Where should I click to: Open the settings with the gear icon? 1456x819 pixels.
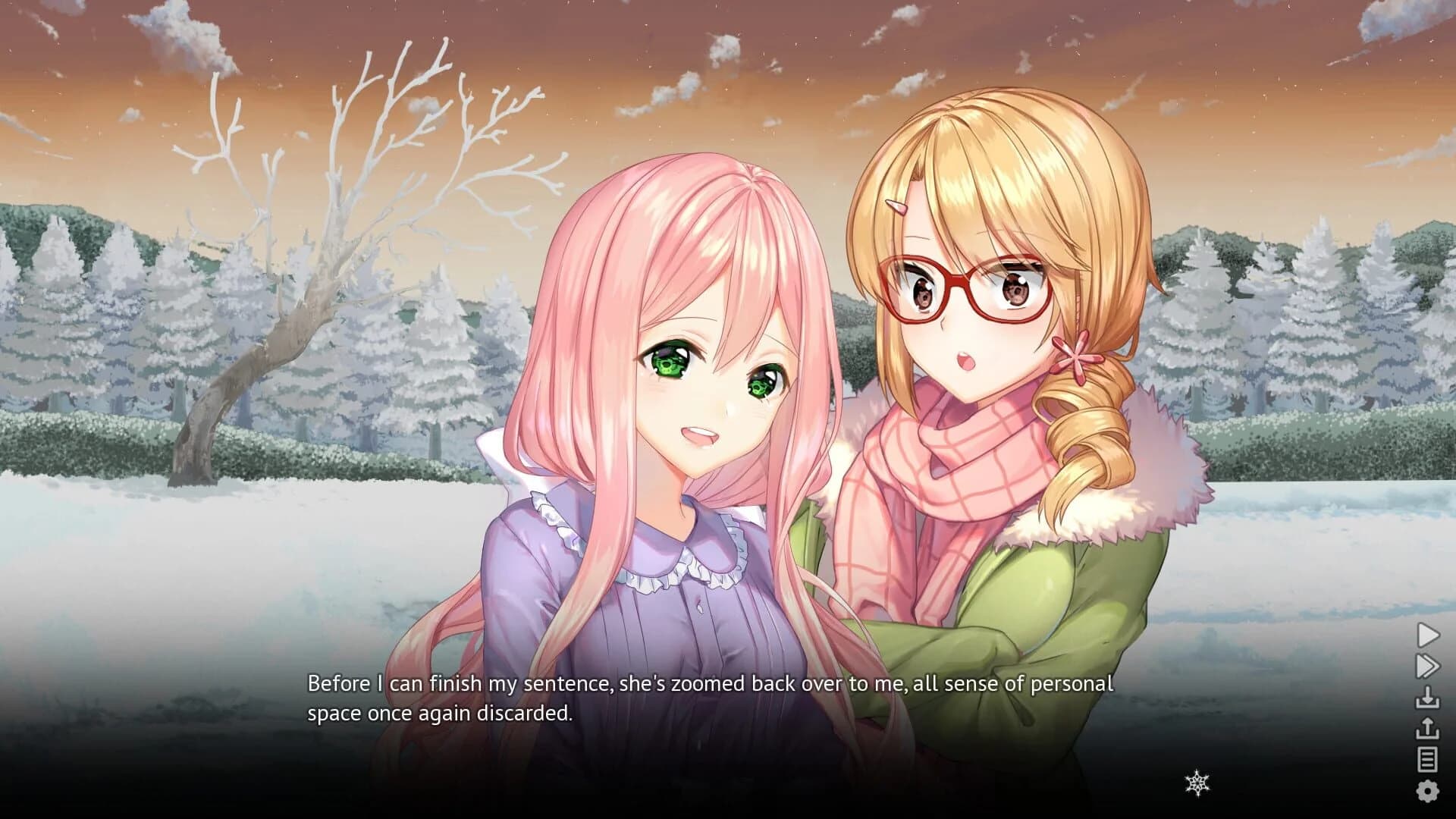pos(1428,789)
